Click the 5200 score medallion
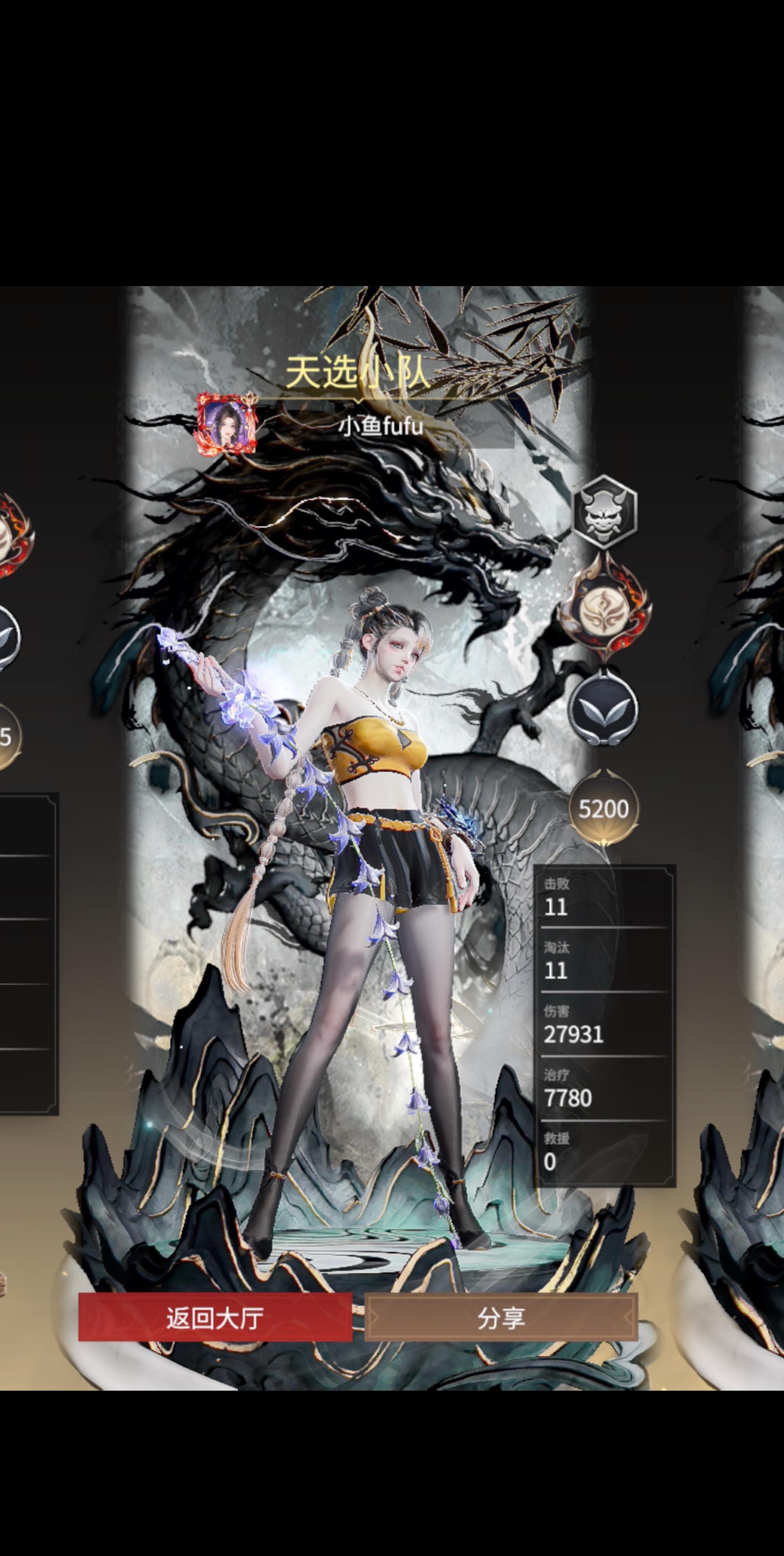This screenshot has height=1556, width=784. [x=603, y=809]
